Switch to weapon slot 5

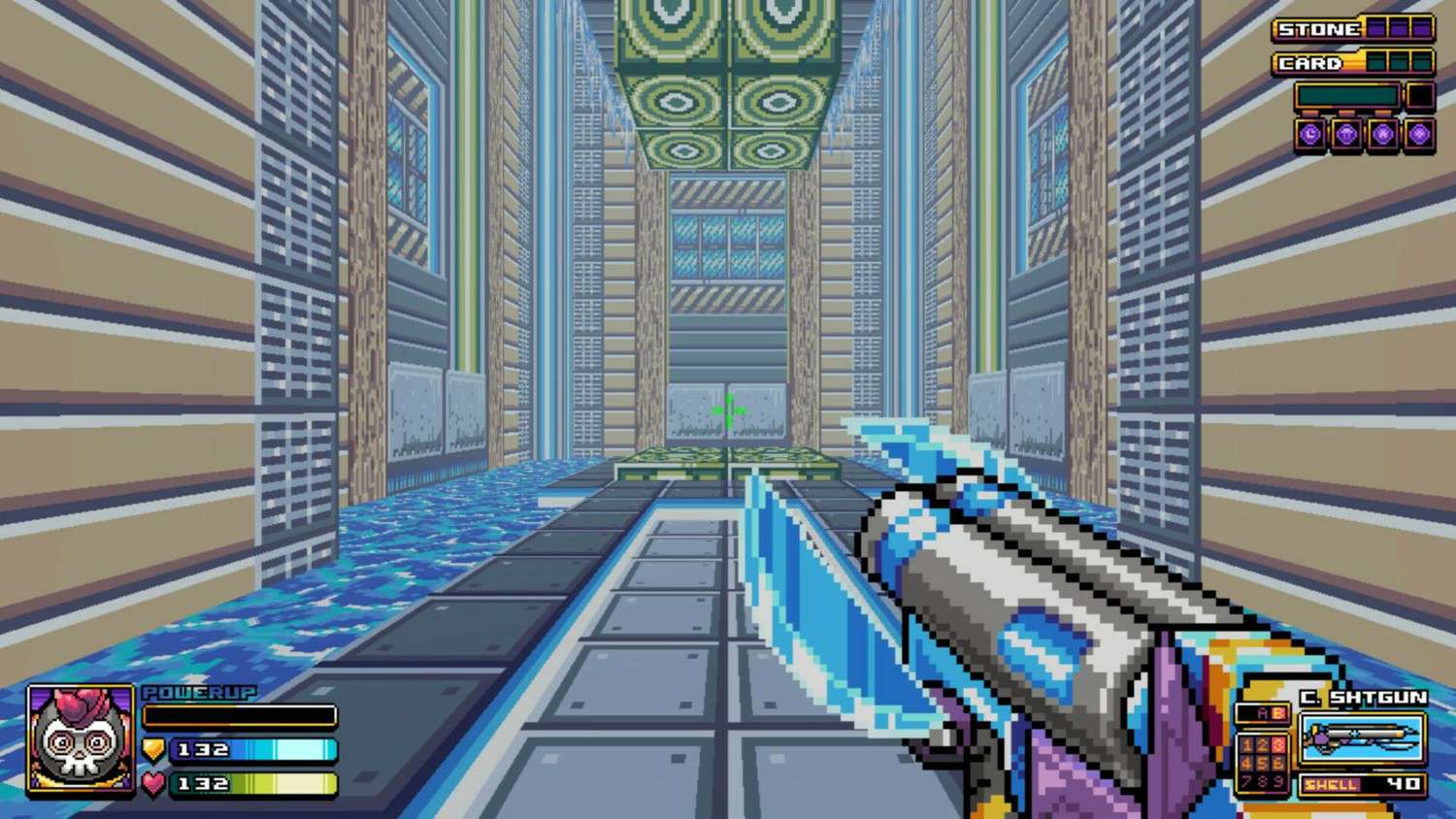(1264, 763)
